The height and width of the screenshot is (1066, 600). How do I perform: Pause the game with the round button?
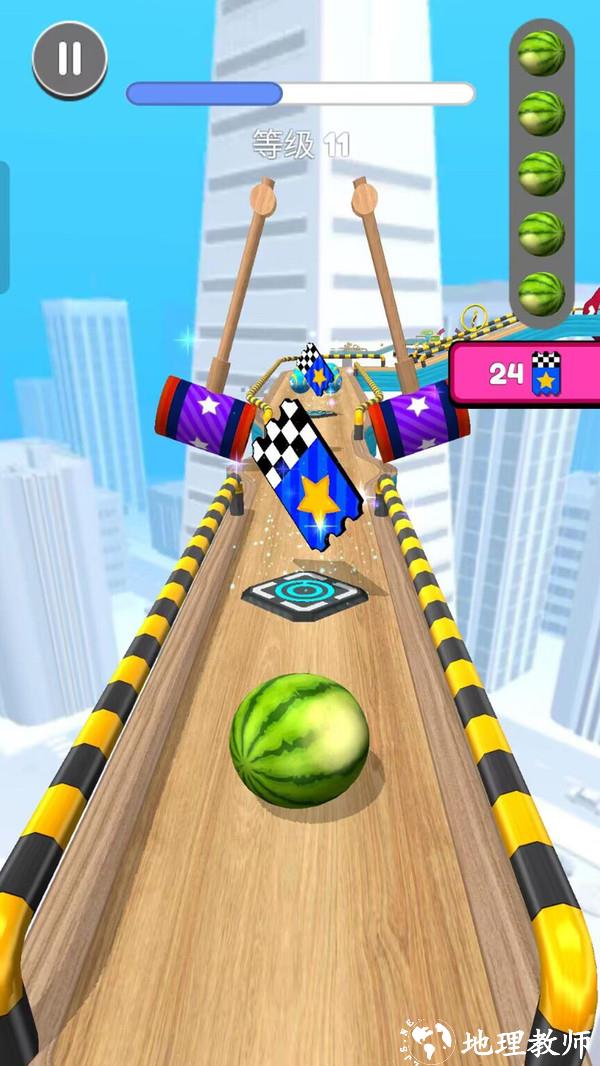[69, 59]
